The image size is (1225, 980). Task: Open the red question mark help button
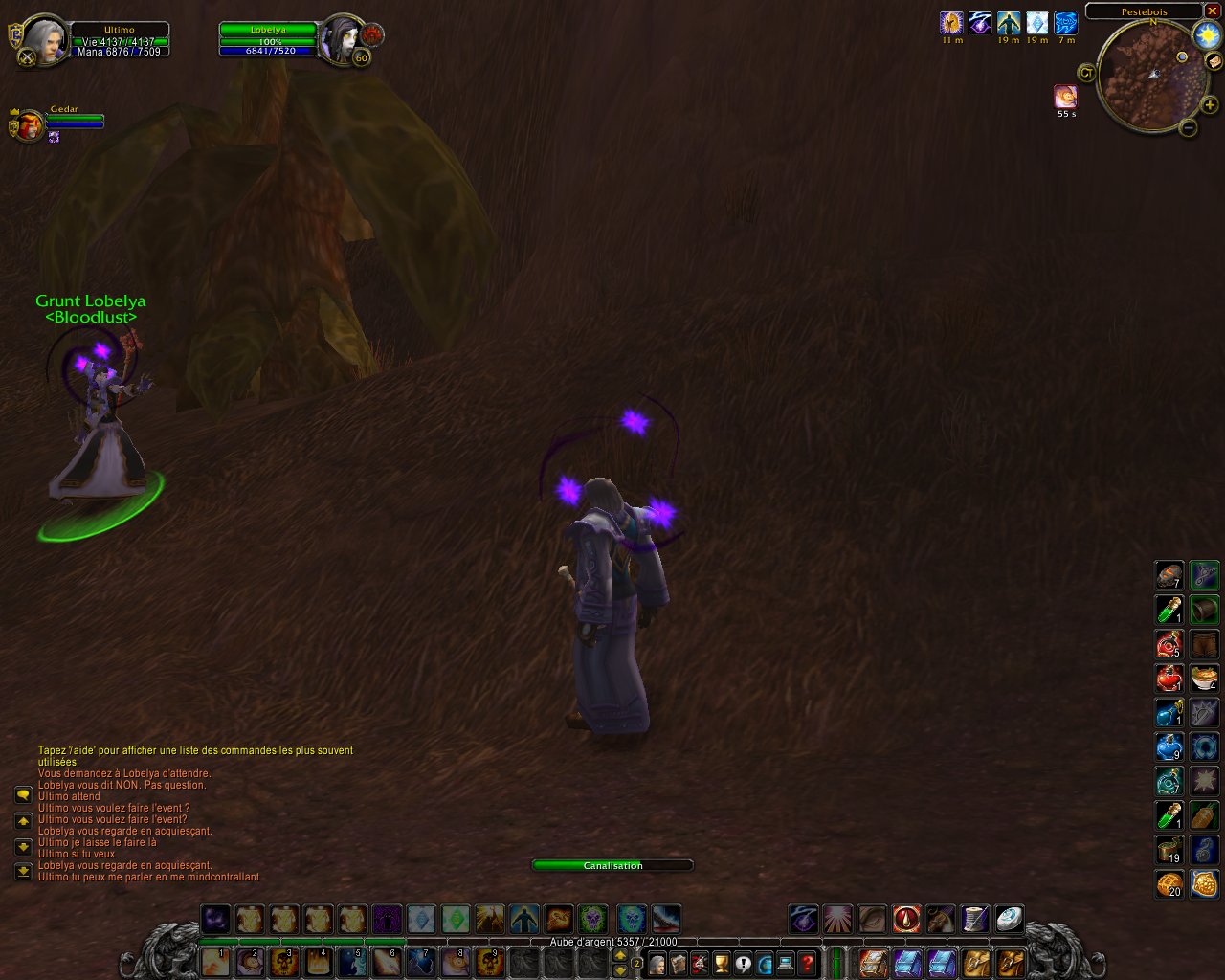click(x=807, y=963)
